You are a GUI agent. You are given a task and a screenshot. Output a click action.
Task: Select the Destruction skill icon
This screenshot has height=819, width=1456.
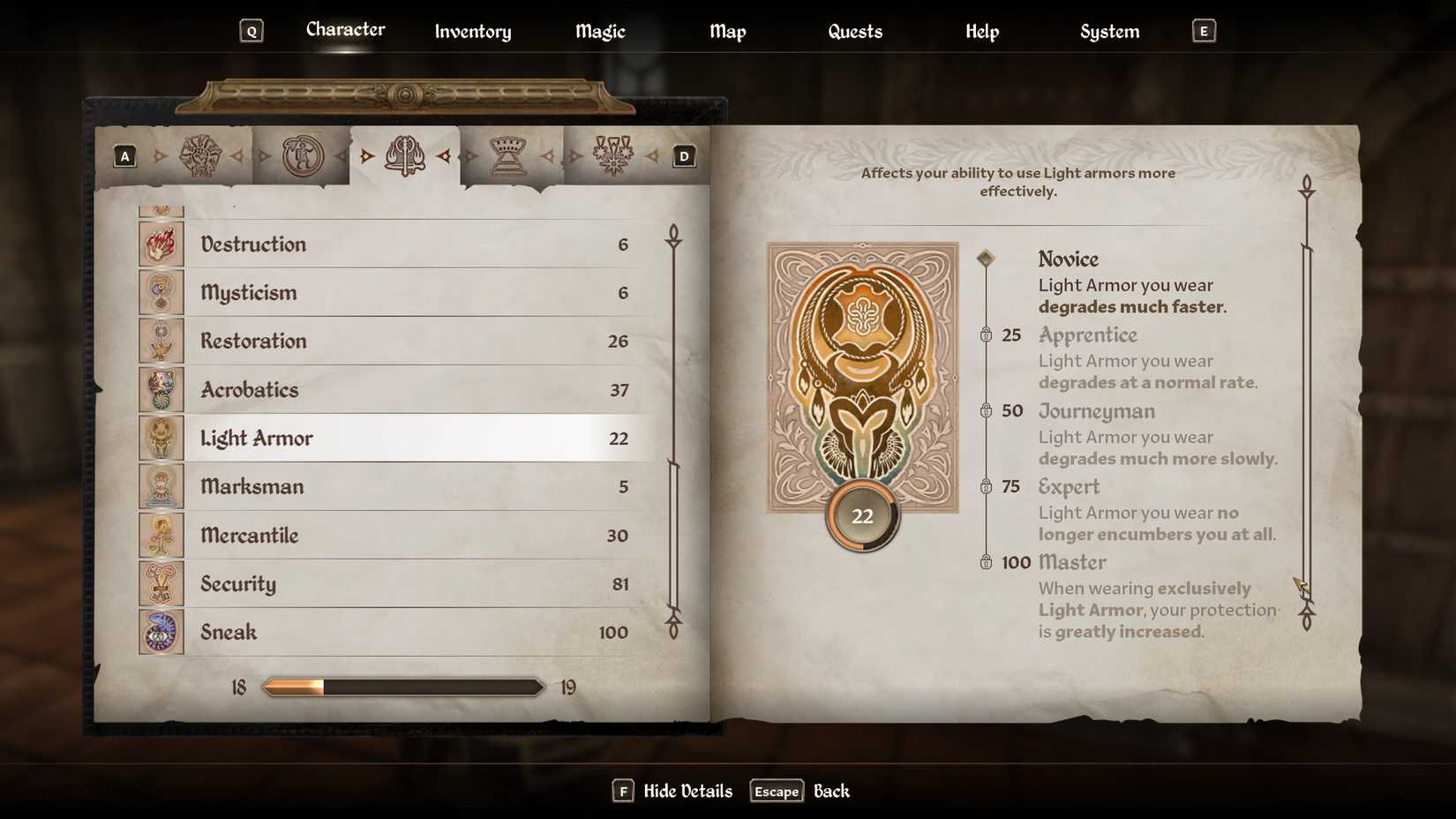[161, 244]
